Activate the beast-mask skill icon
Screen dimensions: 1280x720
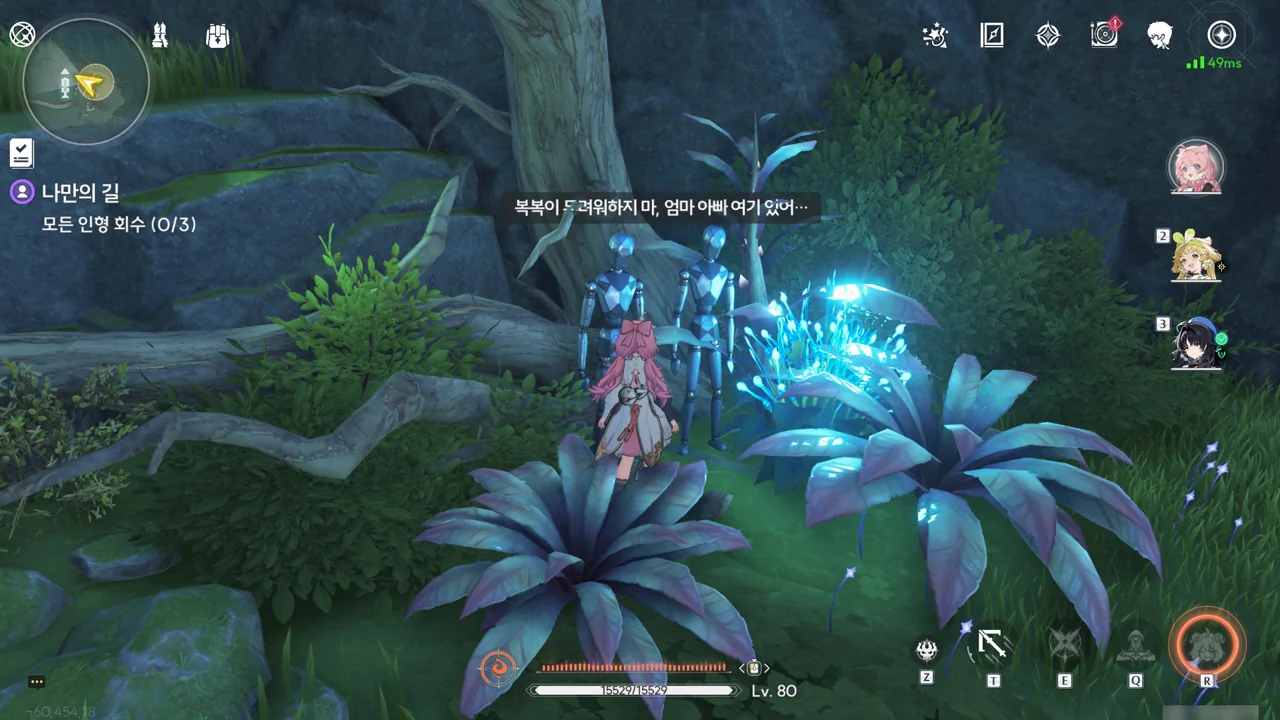926,650
